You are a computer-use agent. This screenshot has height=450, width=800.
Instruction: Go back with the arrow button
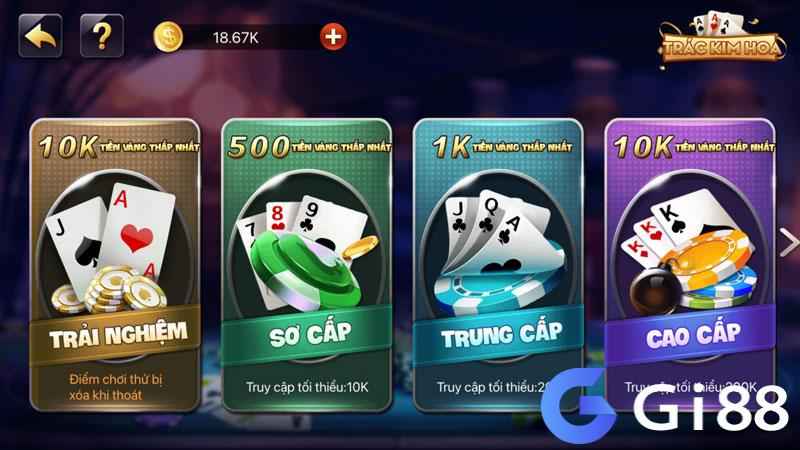point(40,36)
